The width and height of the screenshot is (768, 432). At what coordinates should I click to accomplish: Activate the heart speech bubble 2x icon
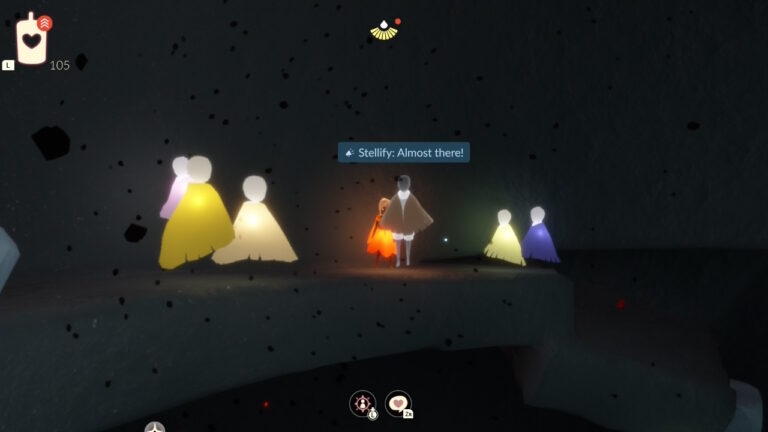[398, 403]
